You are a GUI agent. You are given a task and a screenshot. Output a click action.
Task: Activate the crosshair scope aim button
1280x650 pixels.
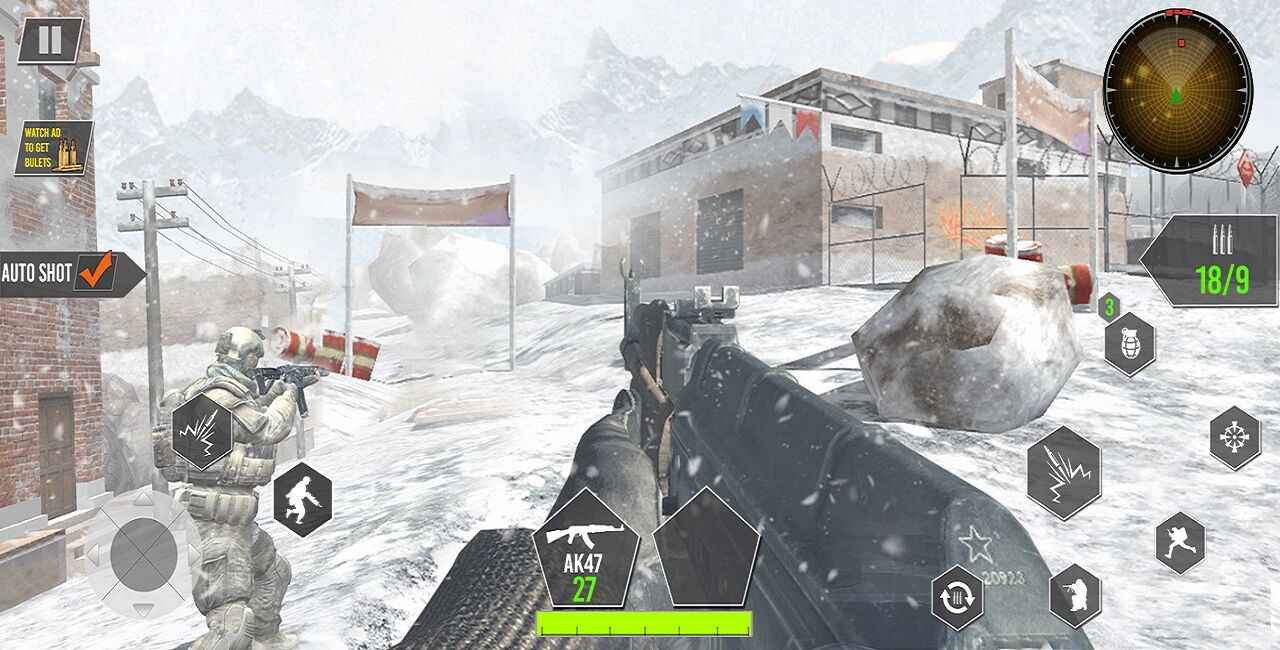pyautogui.click(x=1235, y=438)
